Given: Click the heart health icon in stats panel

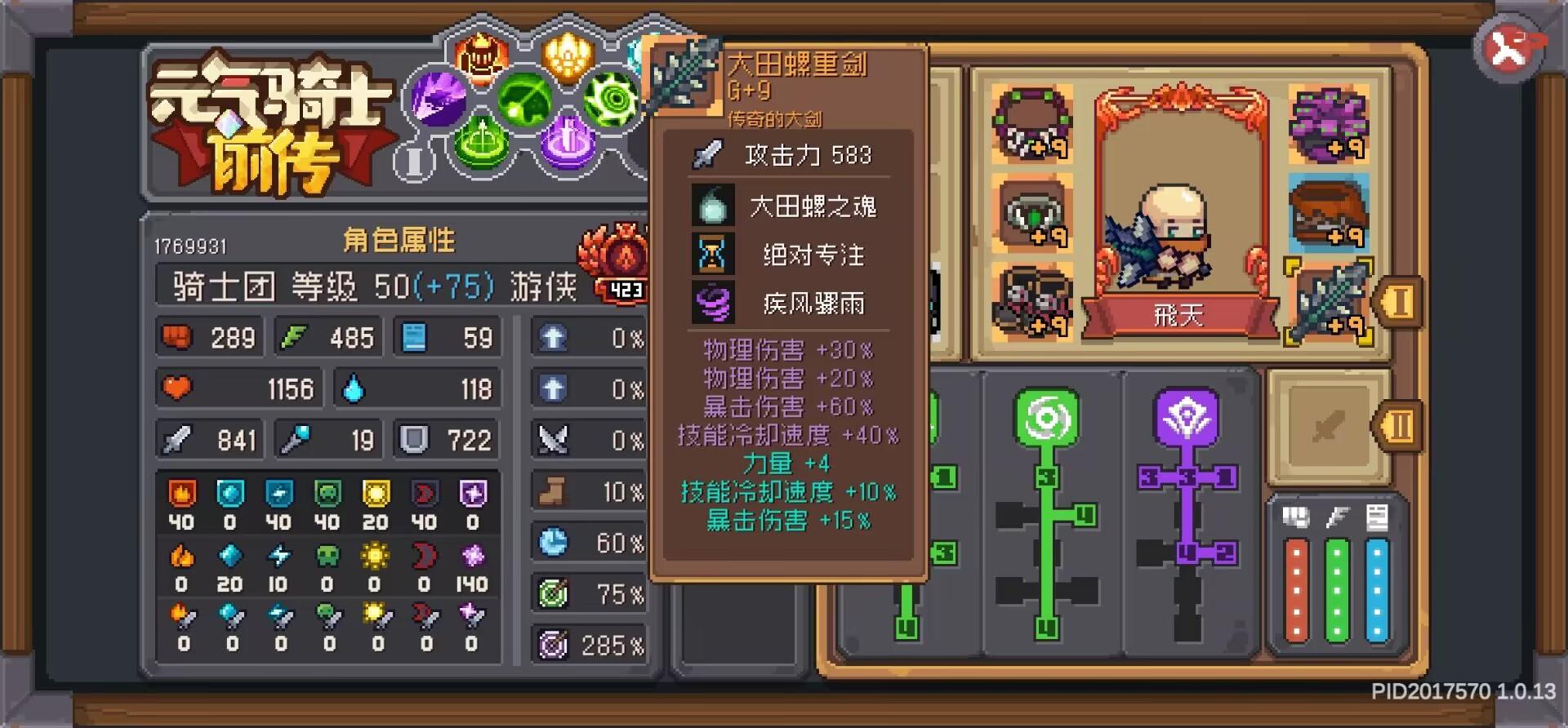Looking at the screenshot, I should coord(179,388).
